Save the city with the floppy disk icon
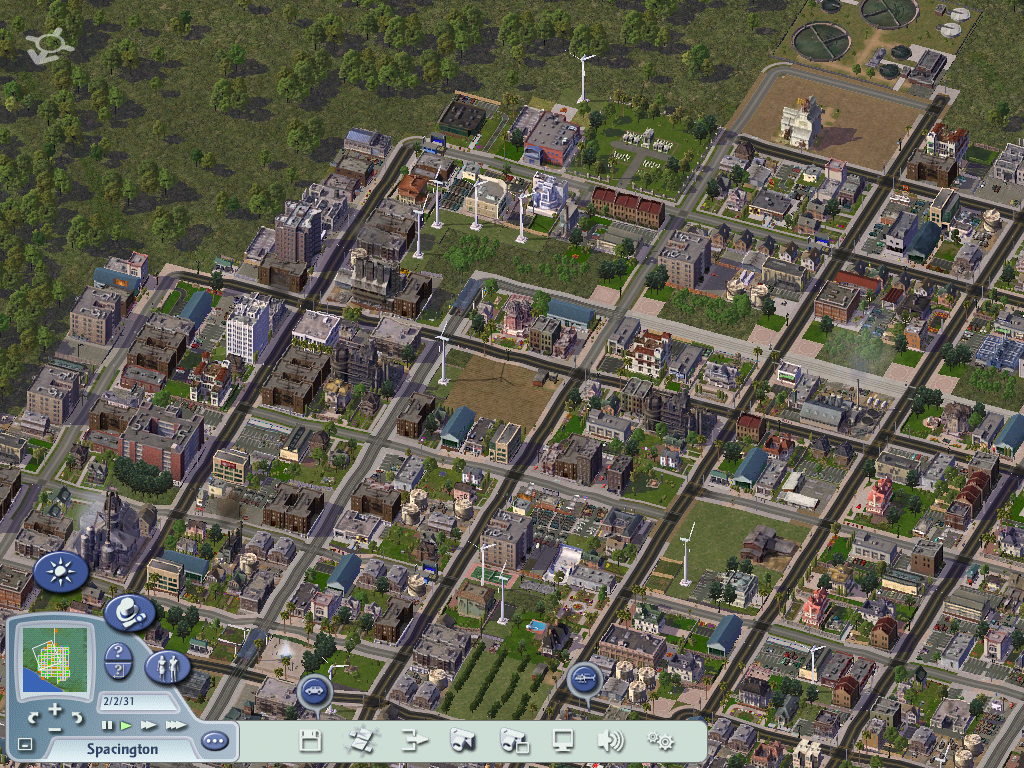Viewport: 1024px width, 768px height. (x=311, y=741)
